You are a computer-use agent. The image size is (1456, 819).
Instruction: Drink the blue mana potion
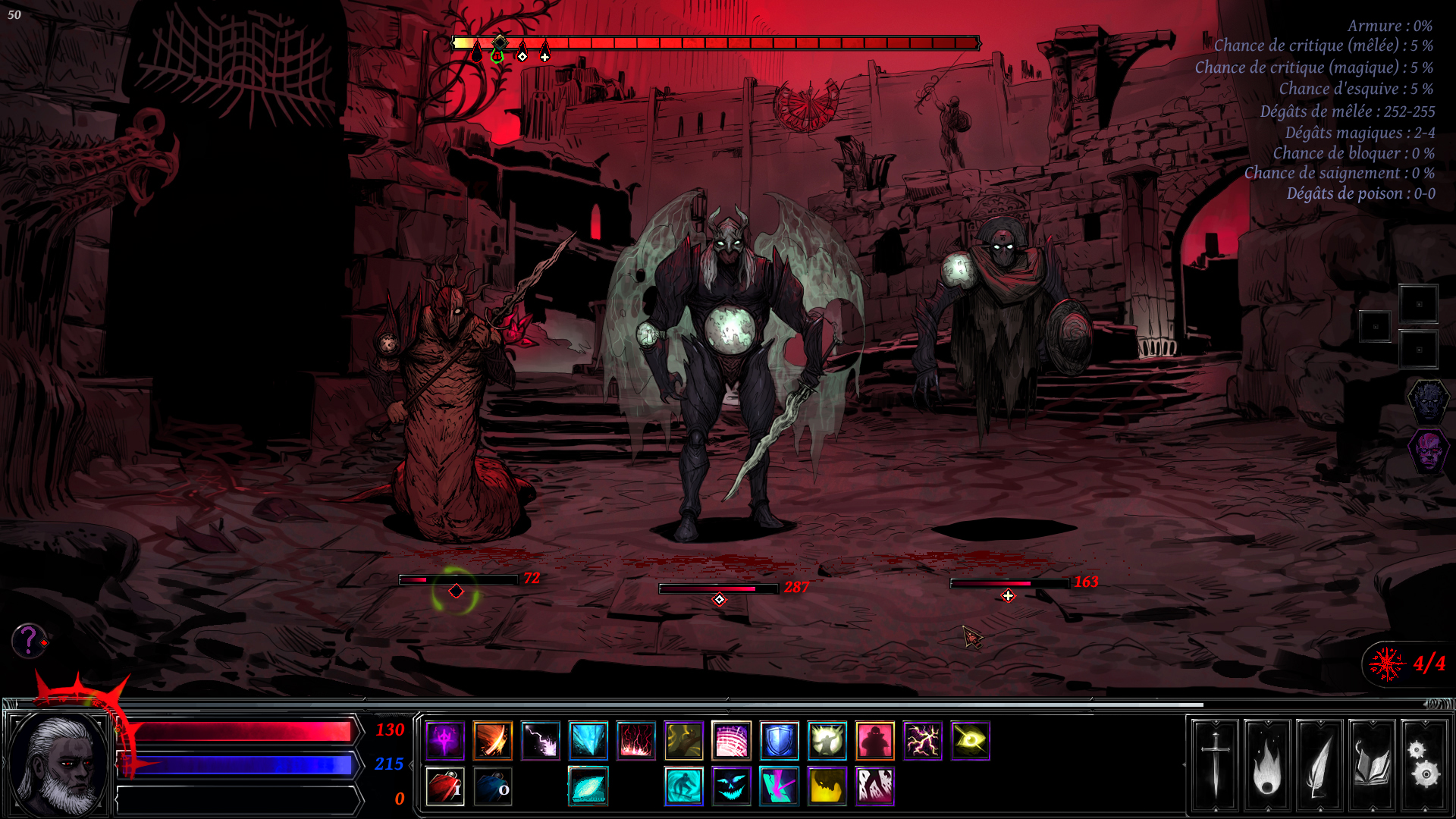(x=492, y=786)
